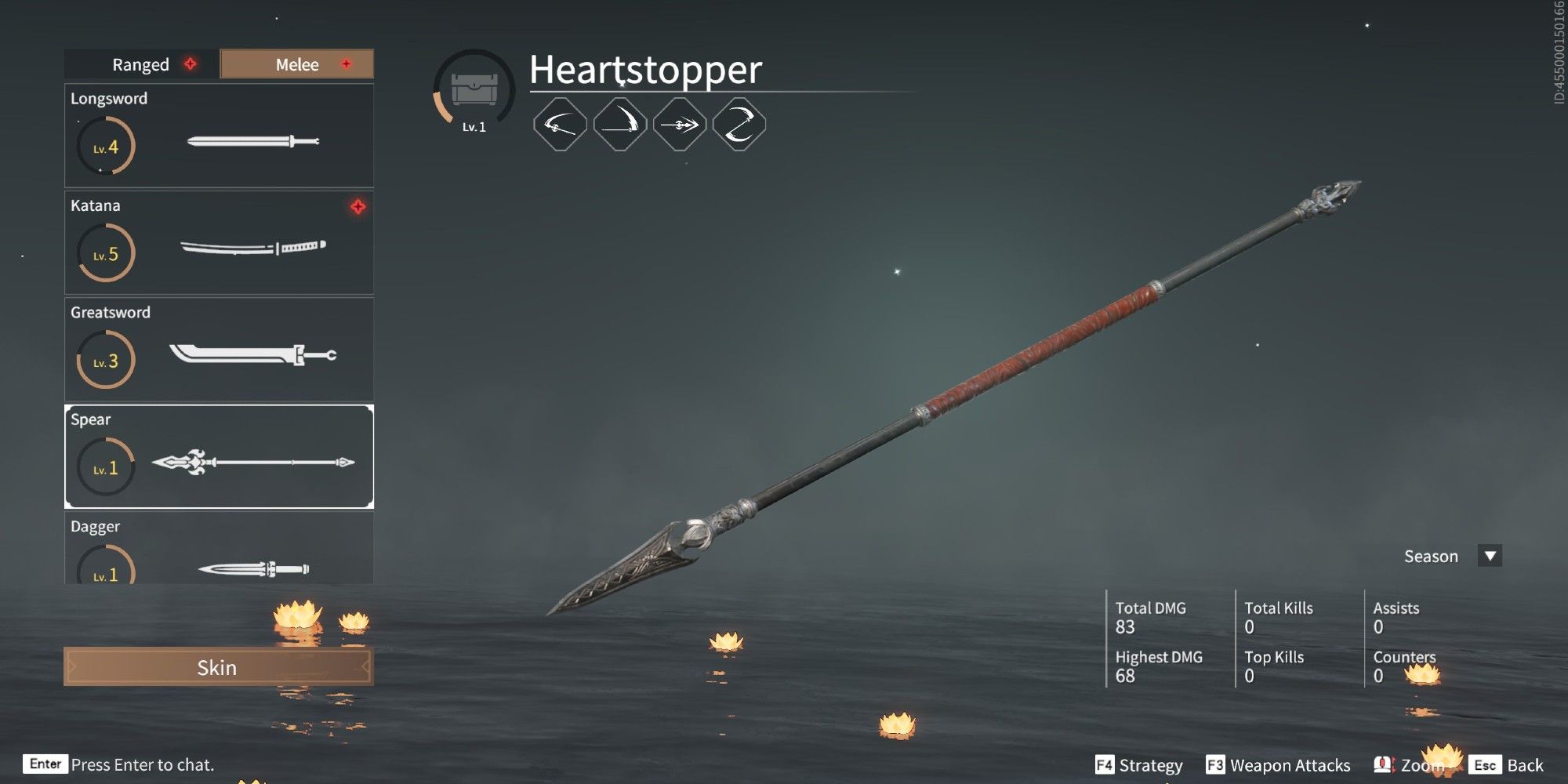Viewport: 1568px width, 784px height.
Task: Open the Season dropdown
Action: [x=1432, y=556]
